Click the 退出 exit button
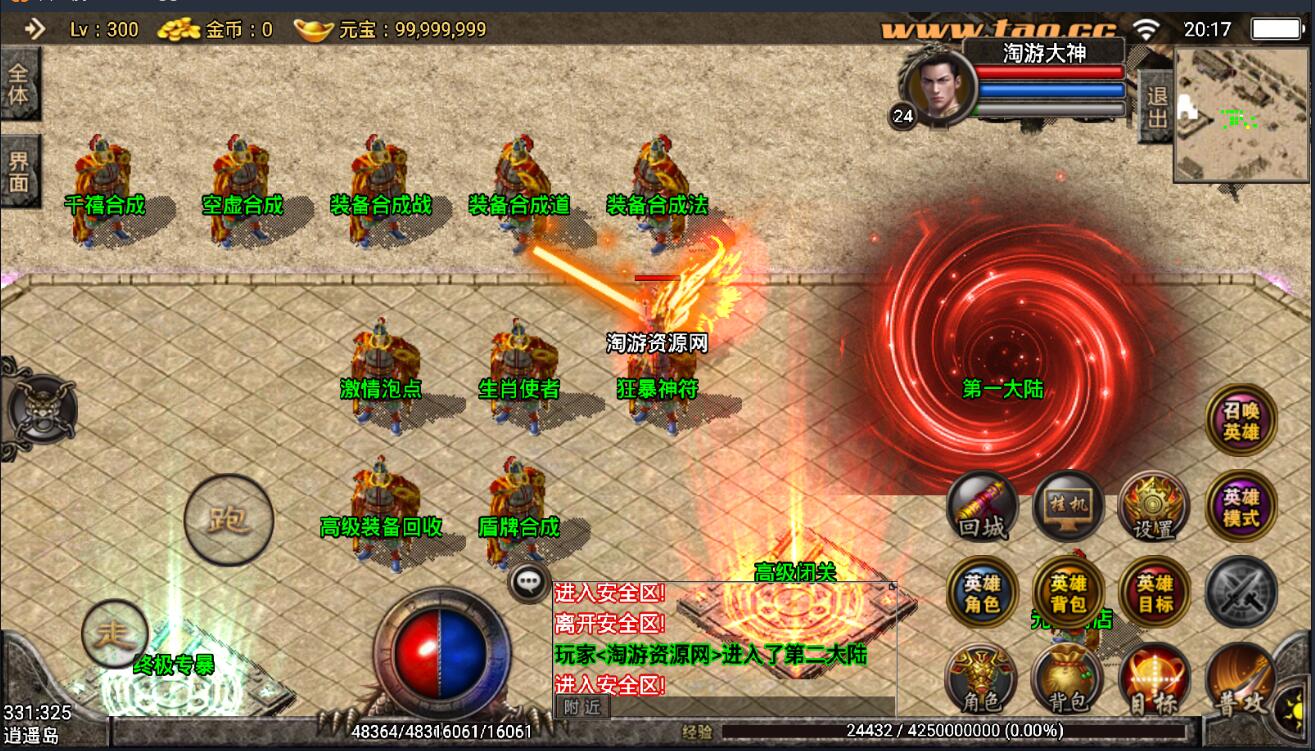The width and height of the screenshot is (1315, 751). pyautogui.click(x=1157, y=107)
